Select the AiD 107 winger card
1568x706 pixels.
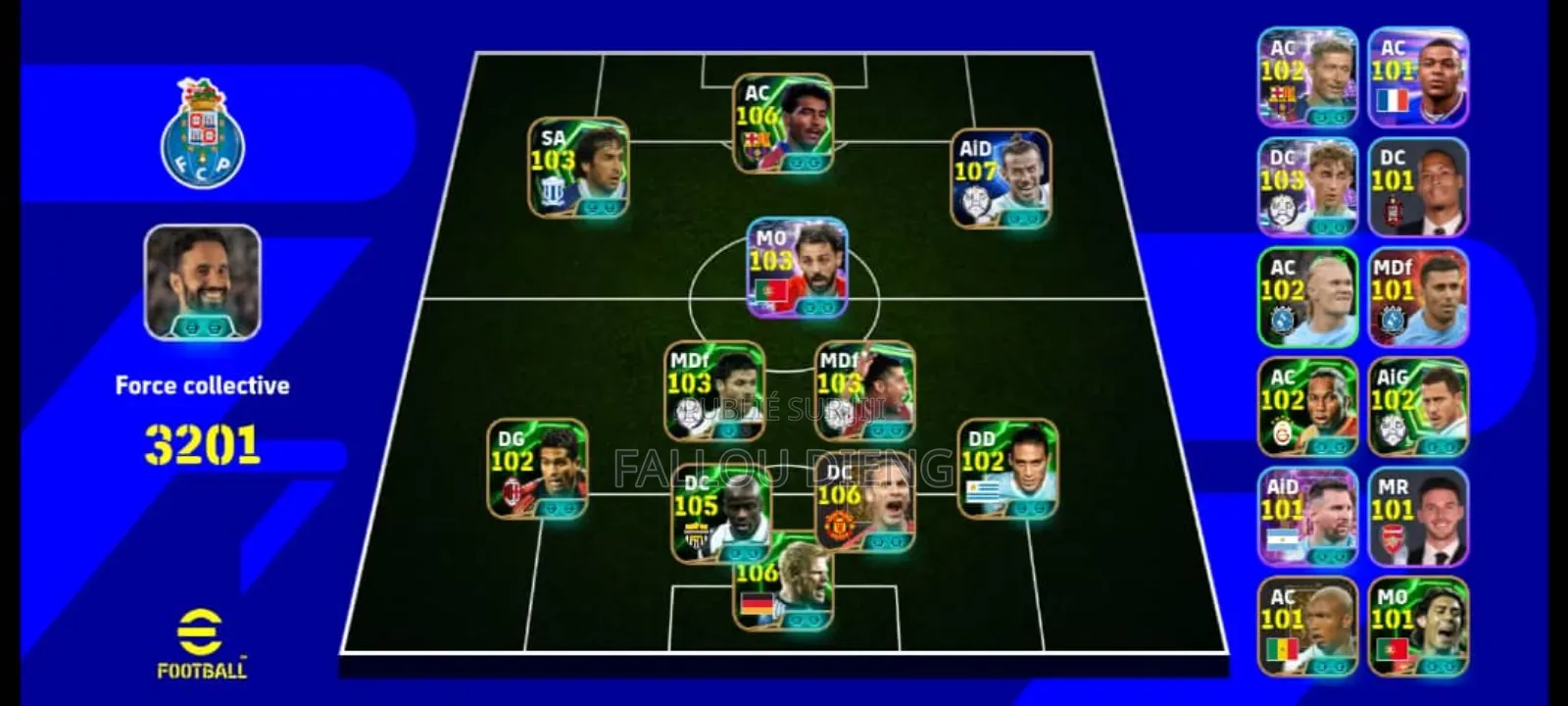1001,179
